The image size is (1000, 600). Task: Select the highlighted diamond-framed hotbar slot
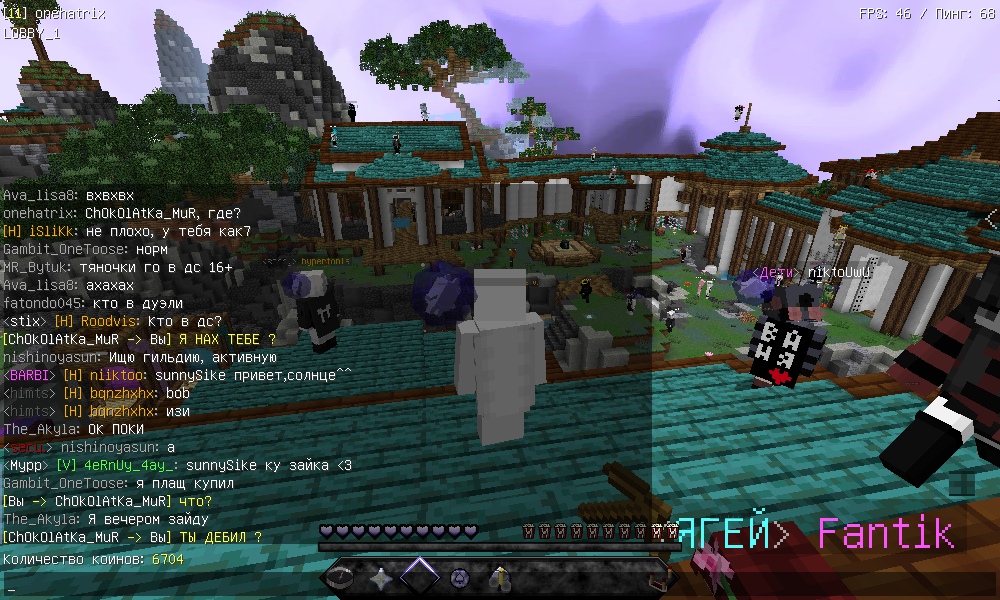[x=420, y=575]
